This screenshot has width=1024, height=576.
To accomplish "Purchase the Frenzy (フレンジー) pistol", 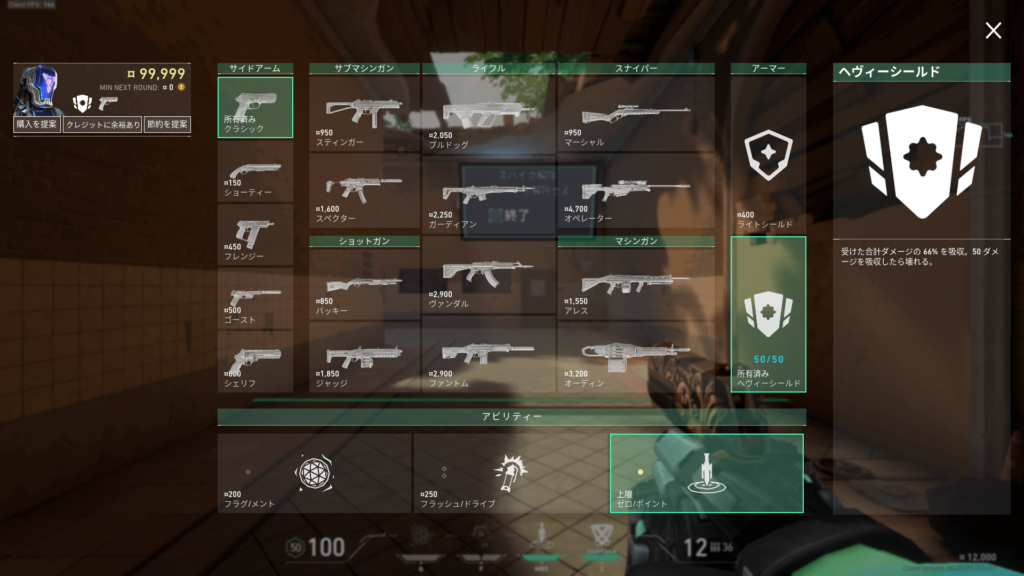I will (x=256, y=235).
